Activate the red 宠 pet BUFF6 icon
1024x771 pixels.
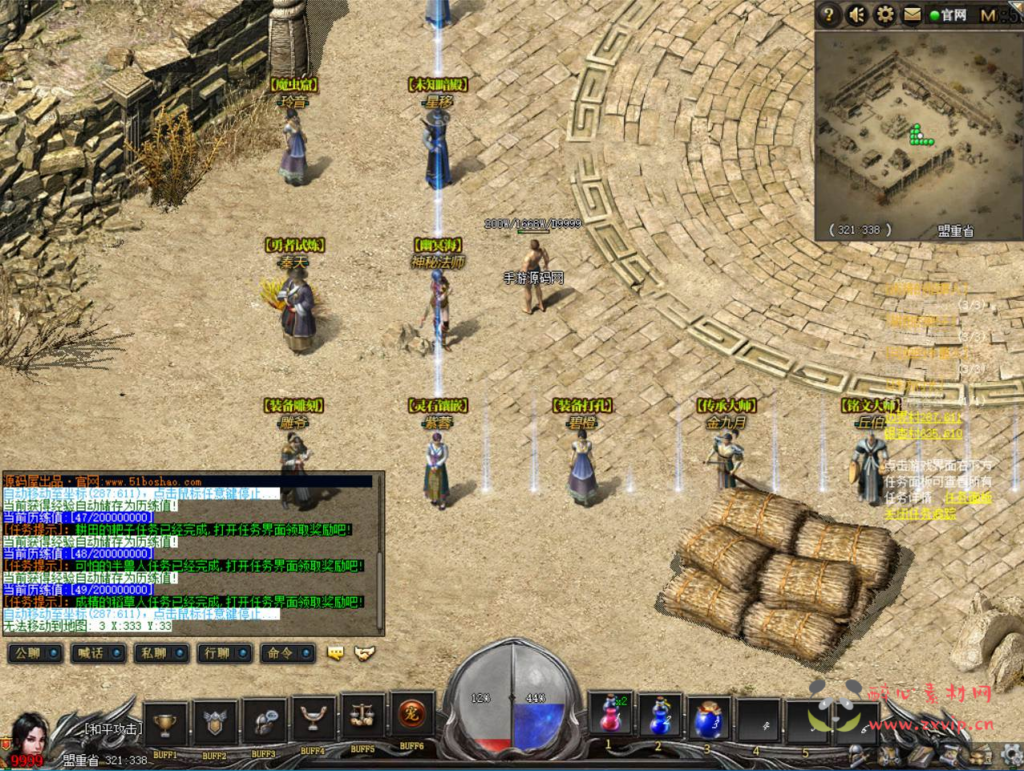tap(411, 713)
